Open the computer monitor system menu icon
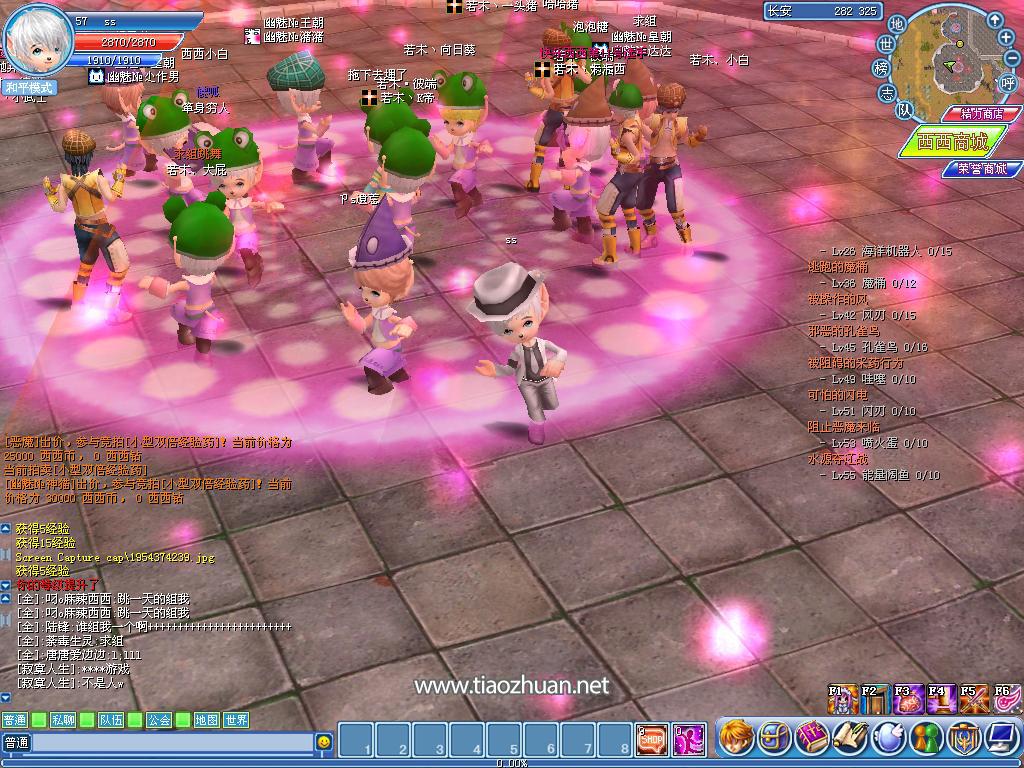 [x=1000, y=738]
